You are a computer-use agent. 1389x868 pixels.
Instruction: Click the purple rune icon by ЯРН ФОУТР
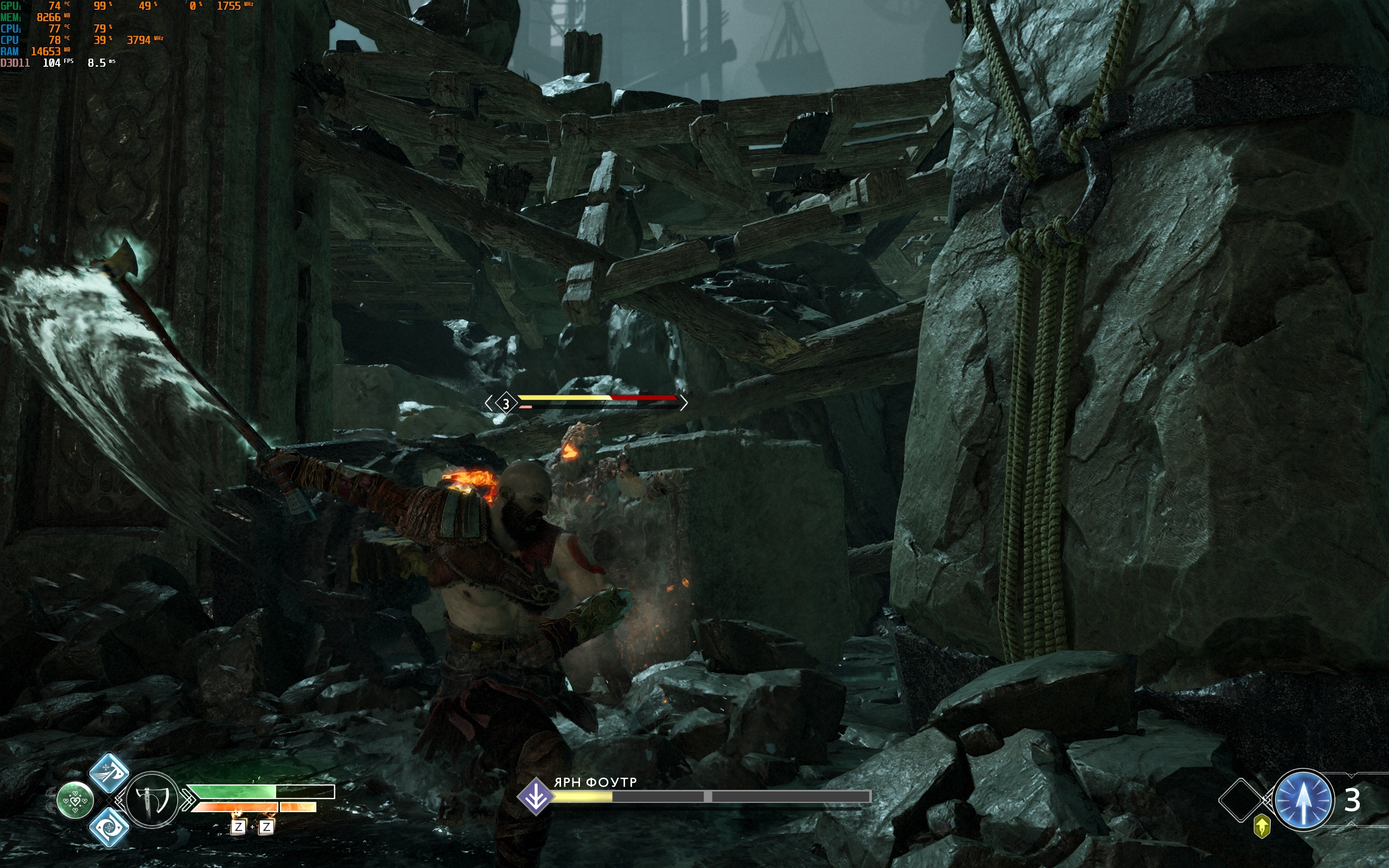click(x=536, y=796)
